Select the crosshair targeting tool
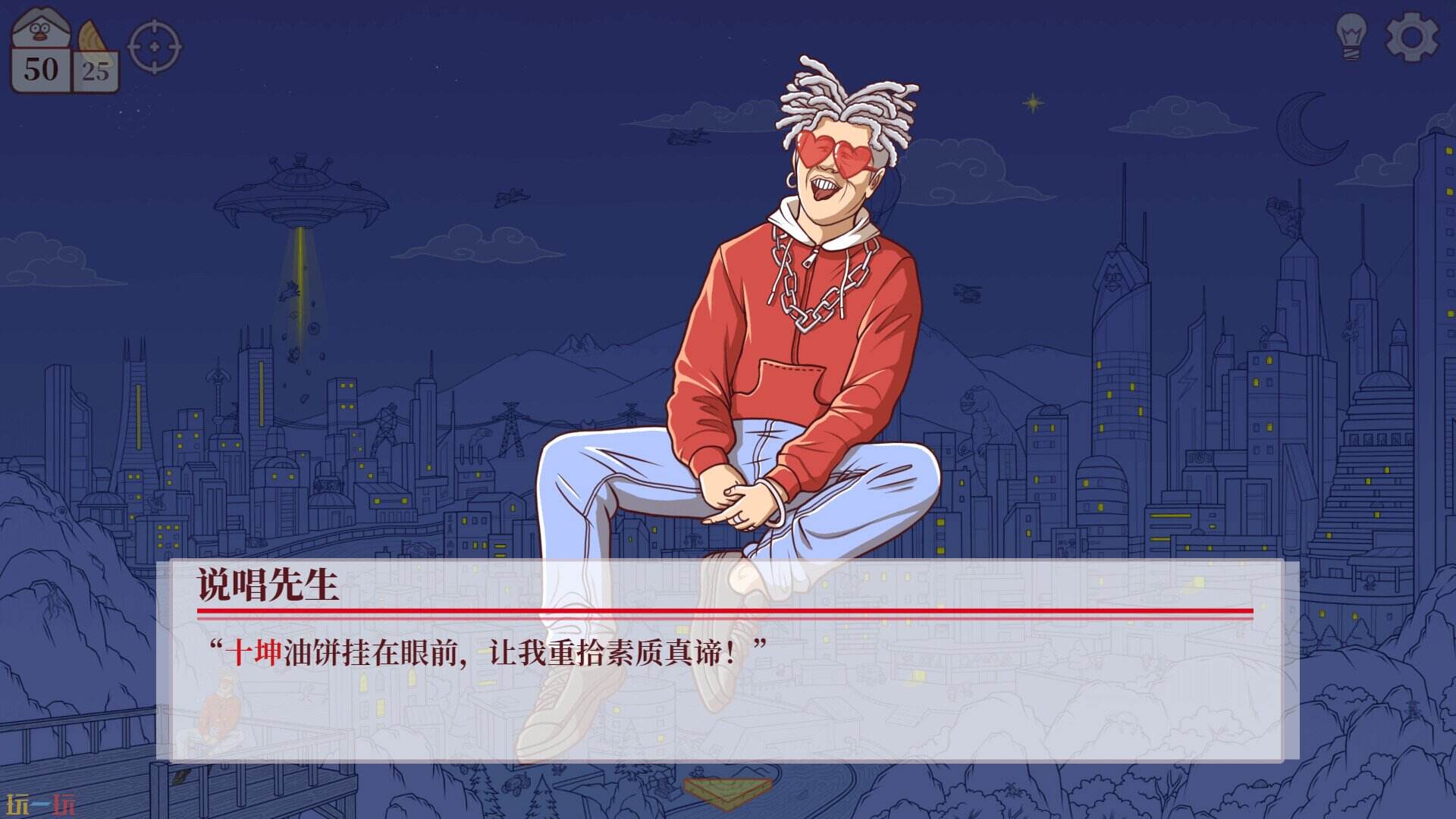Screen dimensions: 1456x819 (152, 45)
